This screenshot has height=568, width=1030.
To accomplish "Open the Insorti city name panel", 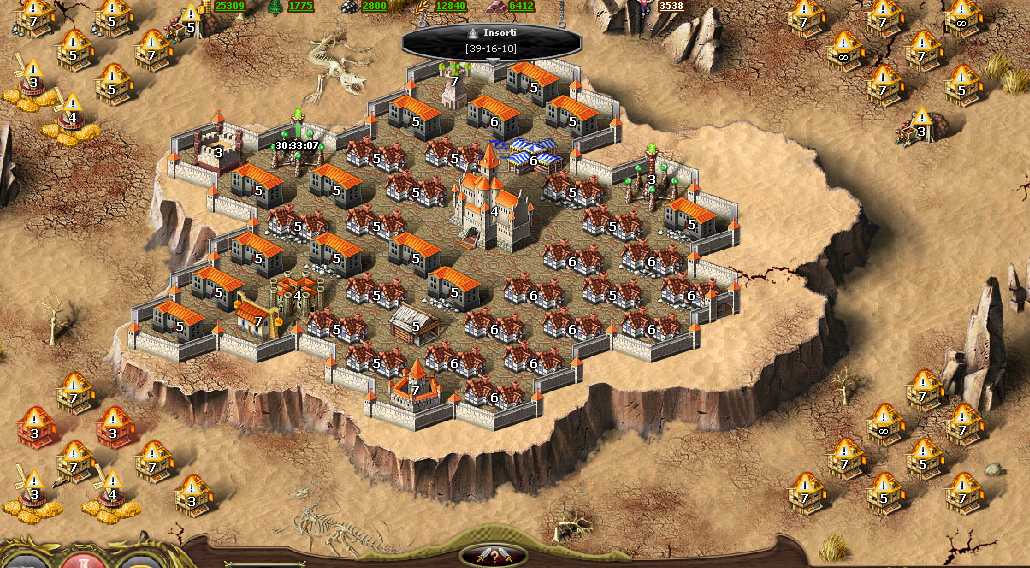I will (491, 40).
